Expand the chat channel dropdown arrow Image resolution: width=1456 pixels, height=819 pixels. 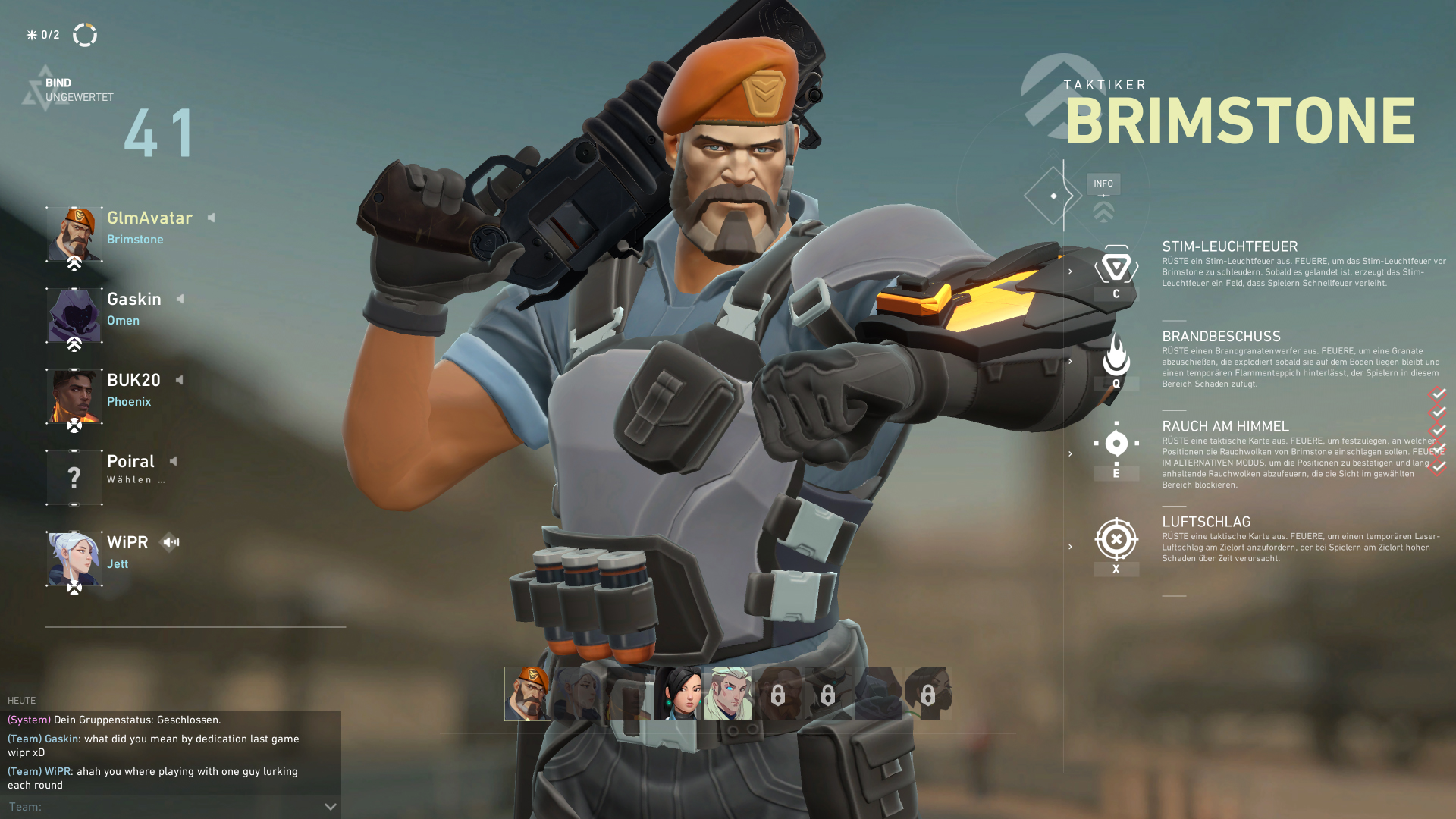pos(331,807)
